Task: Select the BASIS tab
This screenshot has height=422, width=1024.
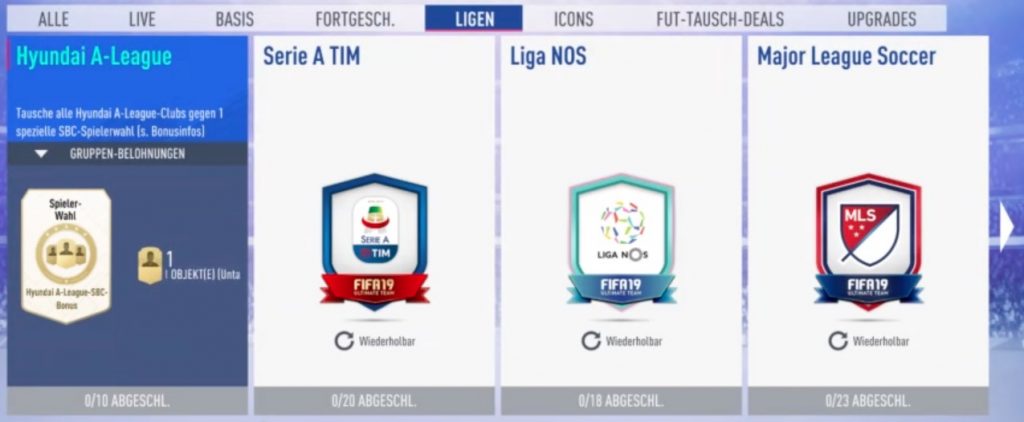Action: [234, 19]
